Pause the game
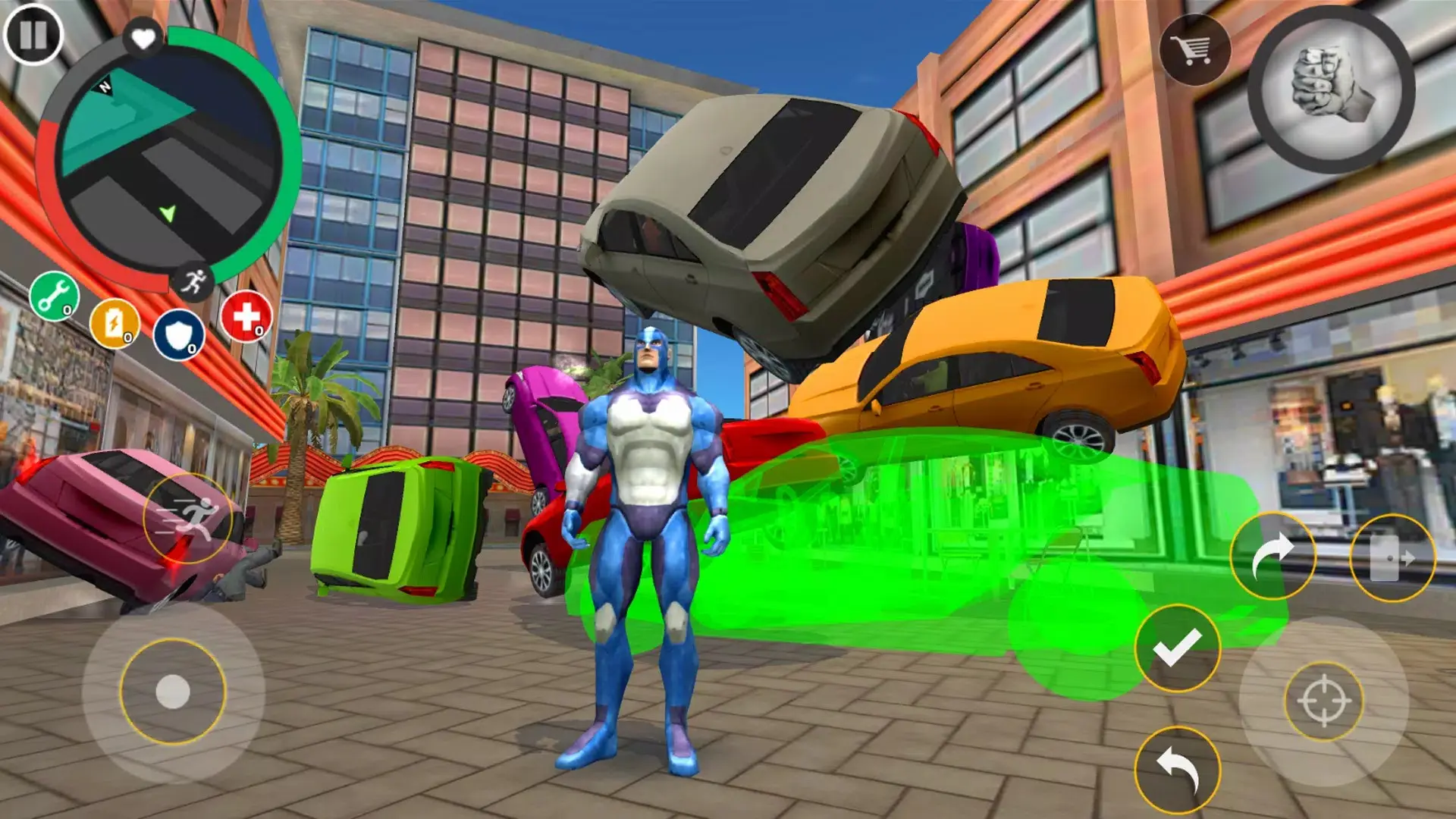Image resolution: width=1456 pixels, height=819 pixels. click(x=33, y=34)
